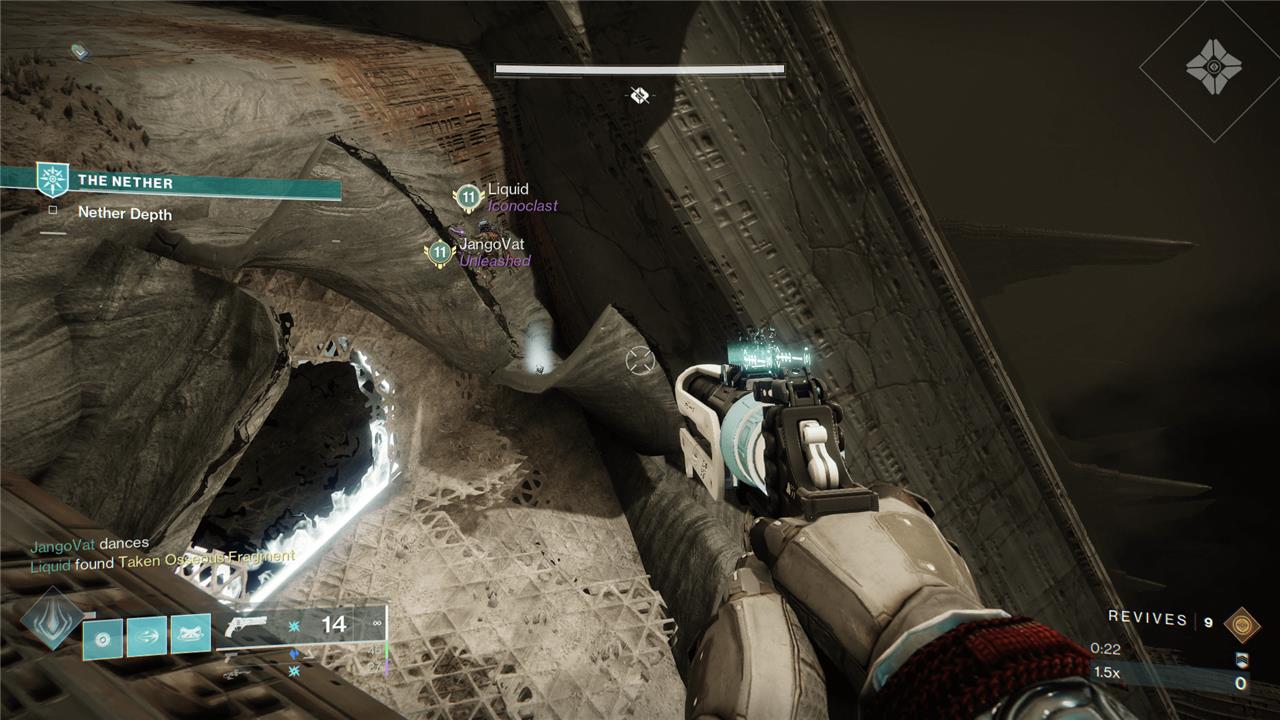Open The Nether activity tracker banner

[x=170, y=182]
